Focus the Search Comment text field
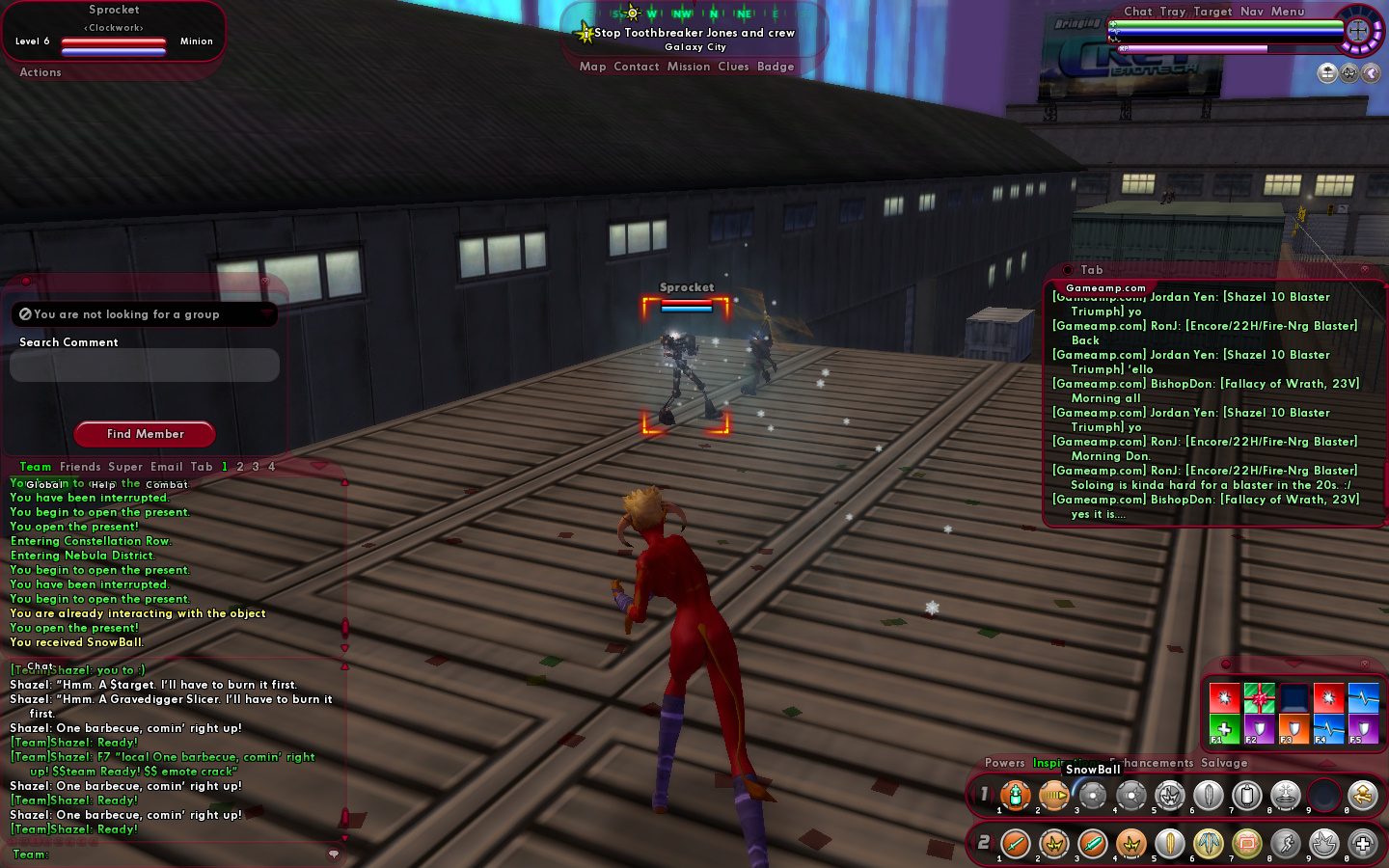Screen dimensions: 1389x868 [144, 366]
